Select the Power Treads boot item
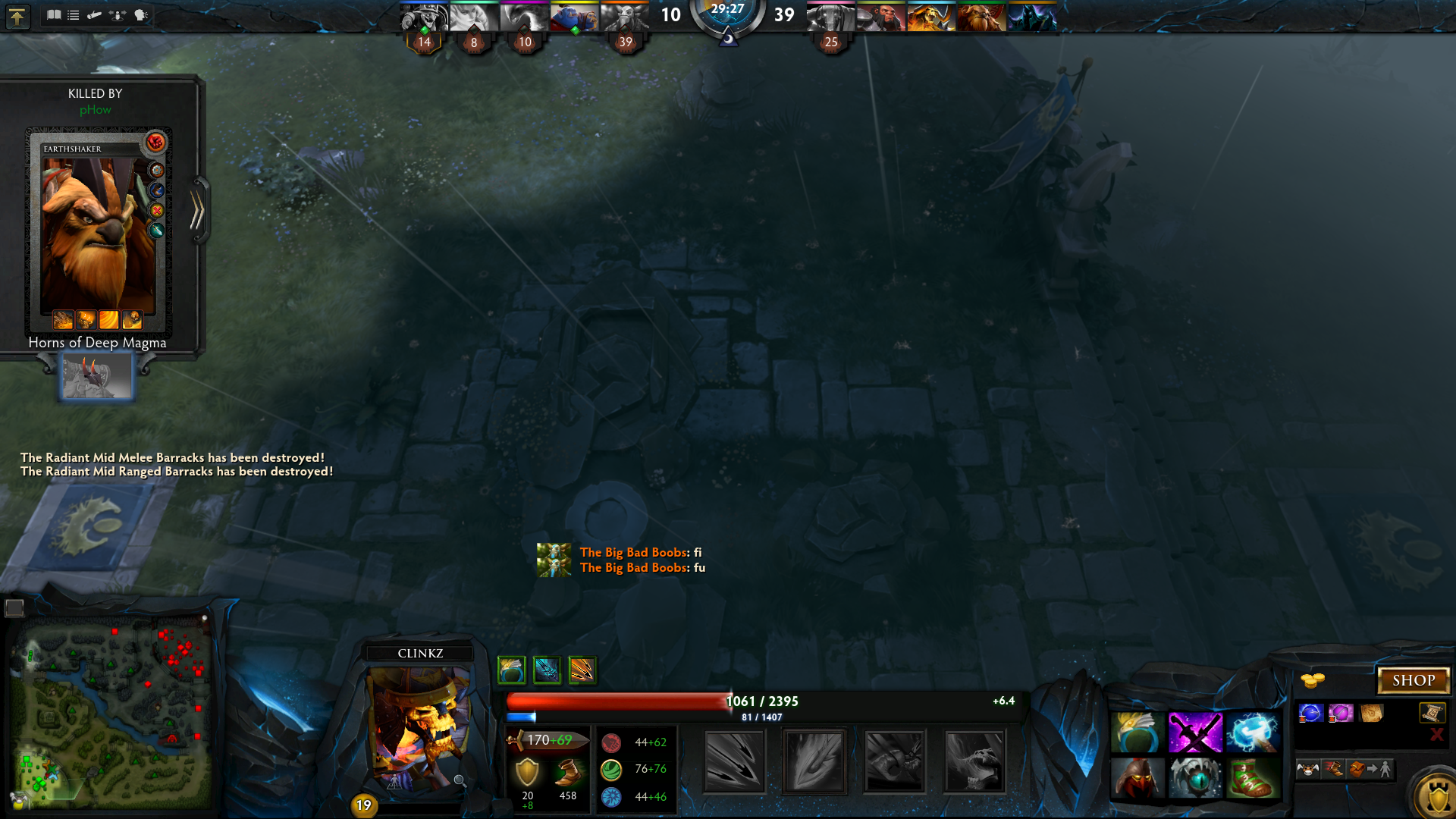The image size is (1456, 819). pos(1253,778)
